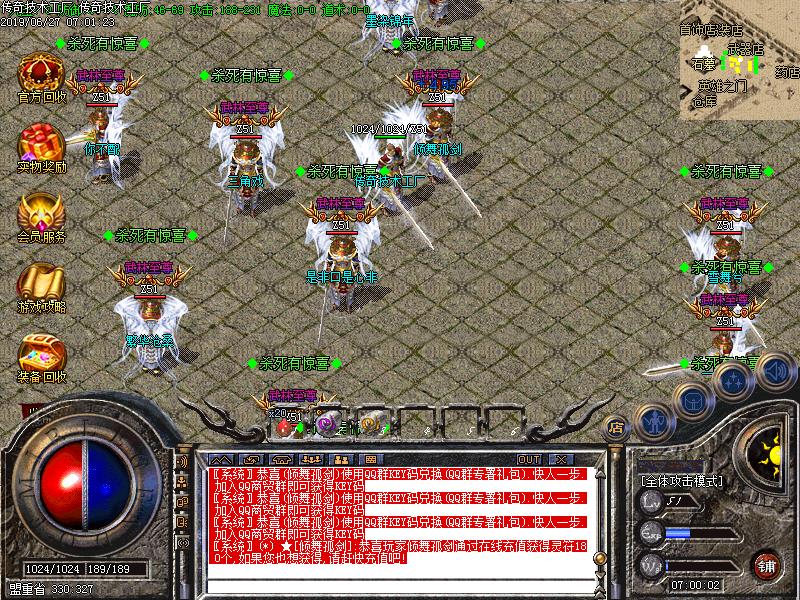This screenshot has width=800, height=600.
Task: Use the purple scroll in the belt
Action: tap(326, 424)
